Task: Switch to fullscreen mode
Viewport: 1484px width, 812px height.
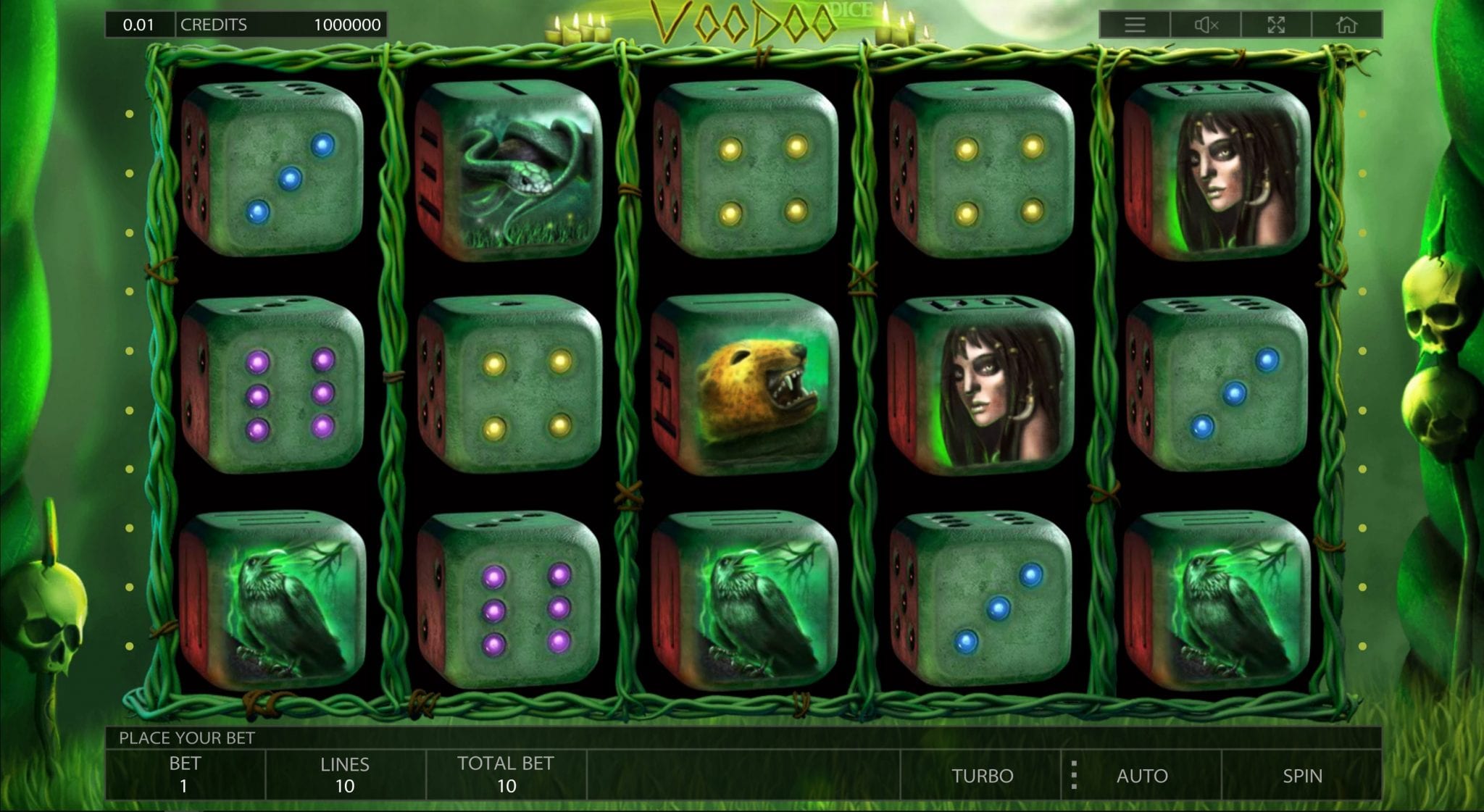Action: pos(1276,25)
